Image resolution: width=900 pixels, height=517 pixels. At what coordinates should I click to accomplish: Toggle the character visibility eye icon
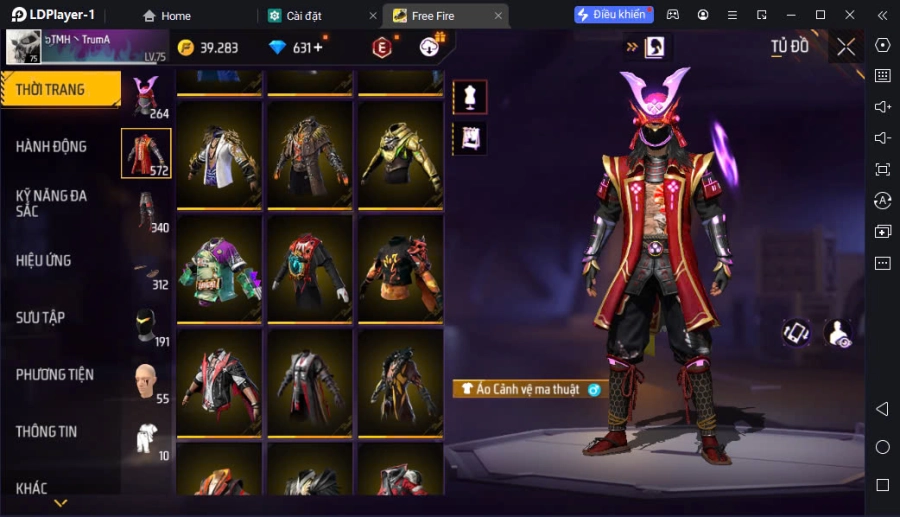[838, 334]
